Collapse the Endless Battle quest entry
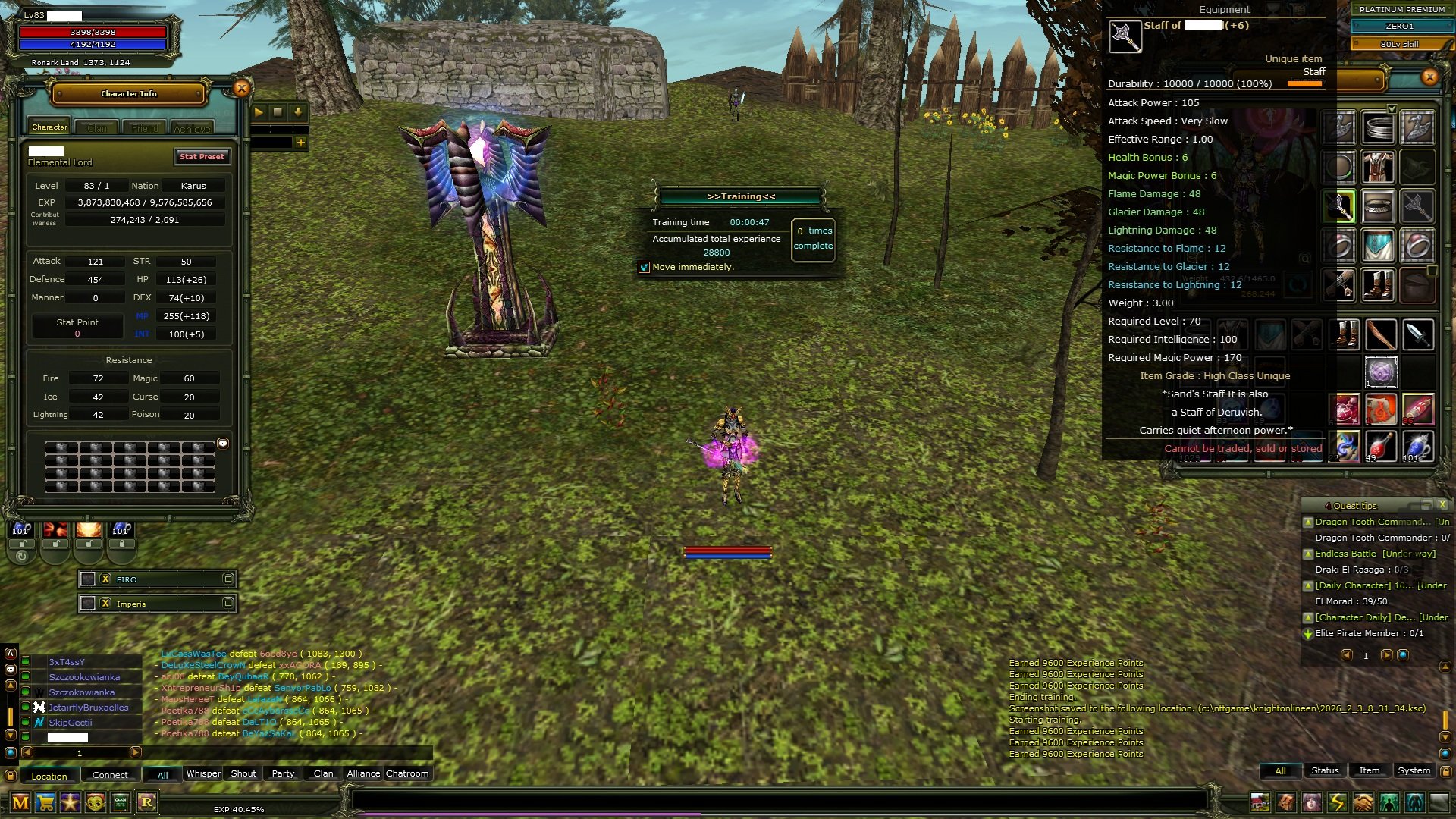The image size is (1456, 819). click(1309, 554)
